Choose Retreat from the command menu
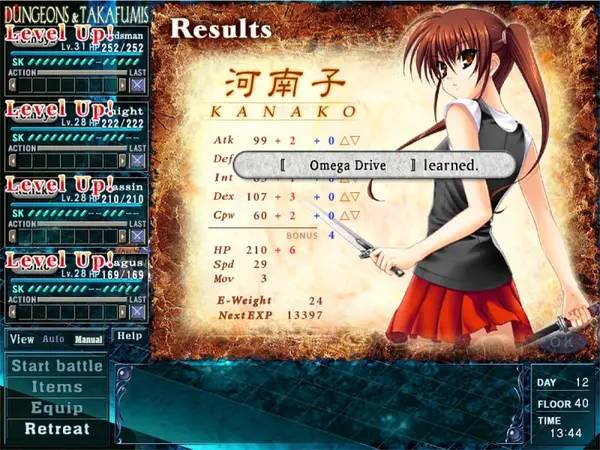The width and height of the screenshot is (600, 450). click(56, 429)
